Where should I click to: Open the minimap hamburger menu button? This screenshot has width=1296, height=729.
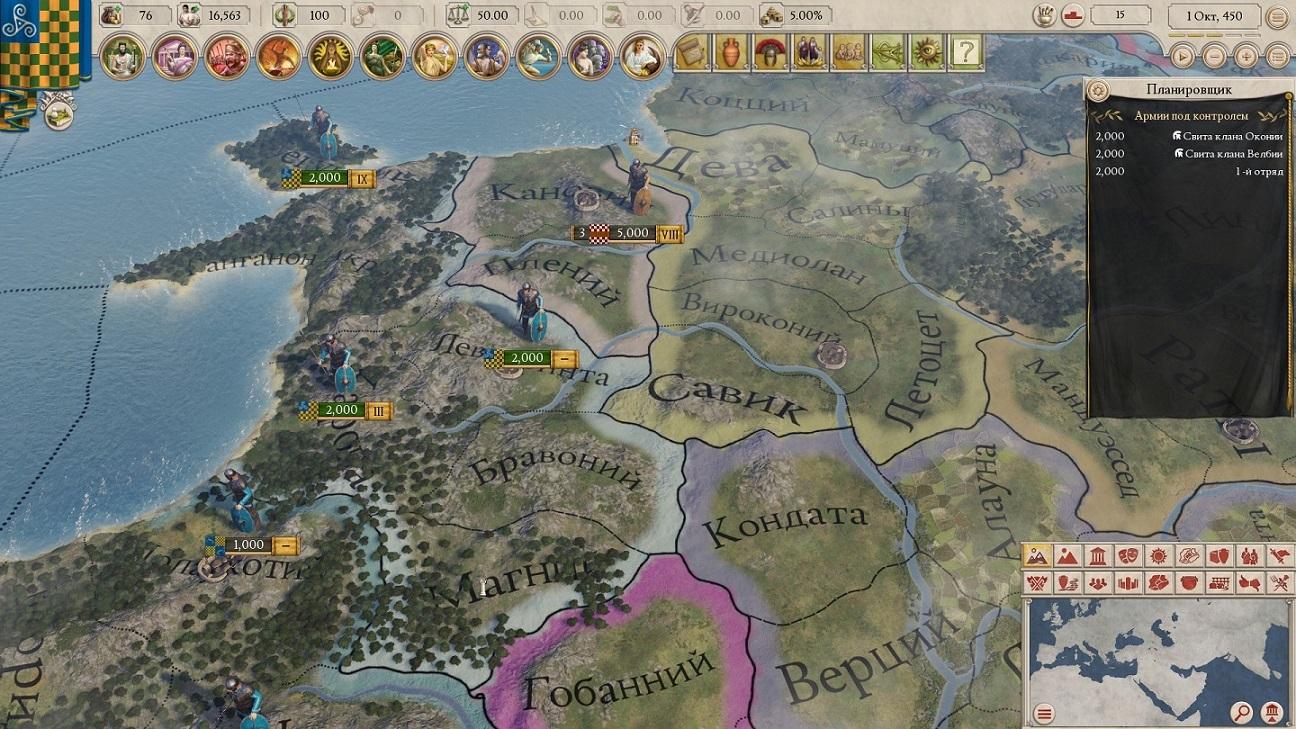coord(1045,713)
